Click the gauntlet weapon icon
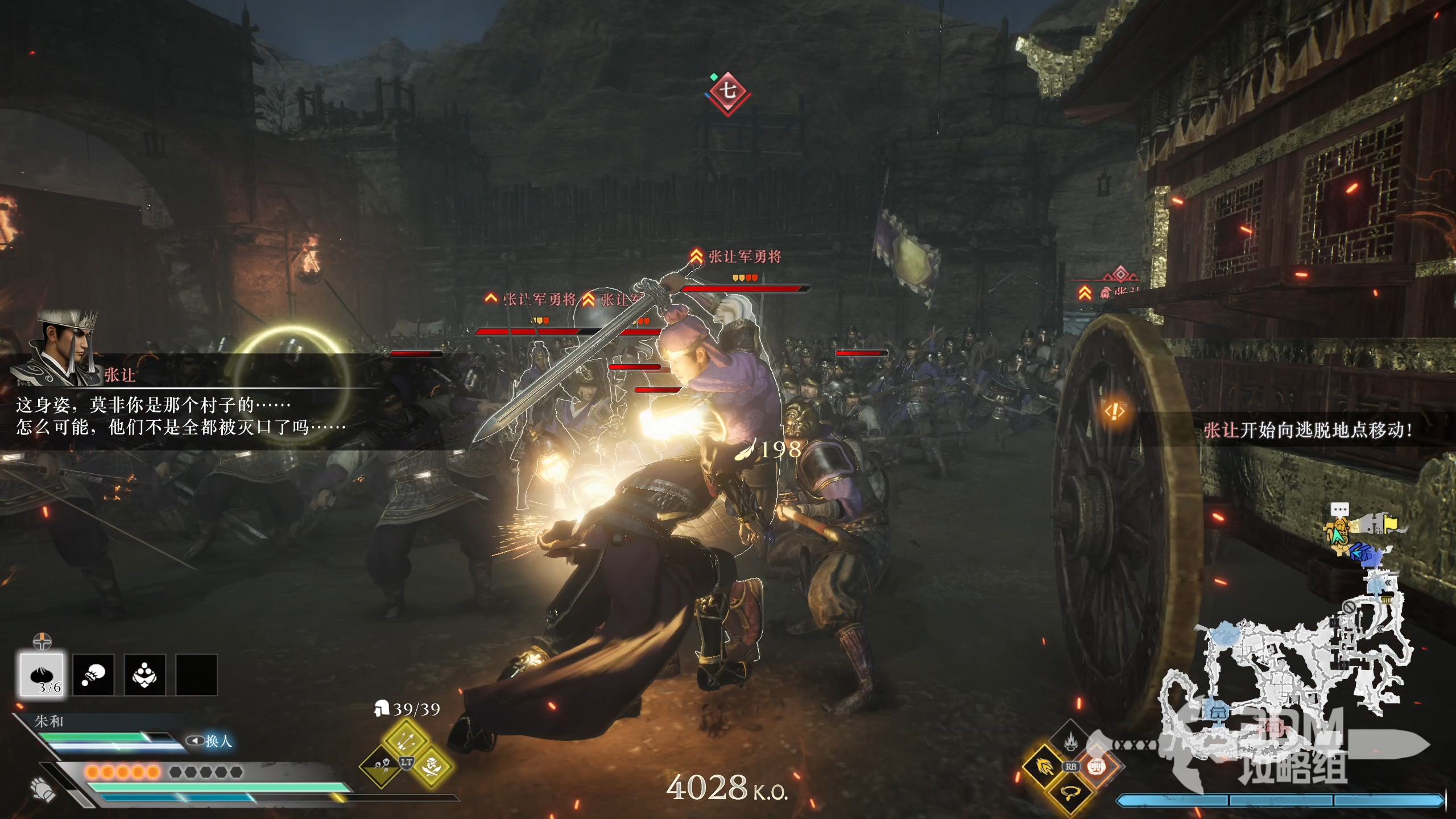This screenshot has height=819, width=1456. tap(43, 789)
